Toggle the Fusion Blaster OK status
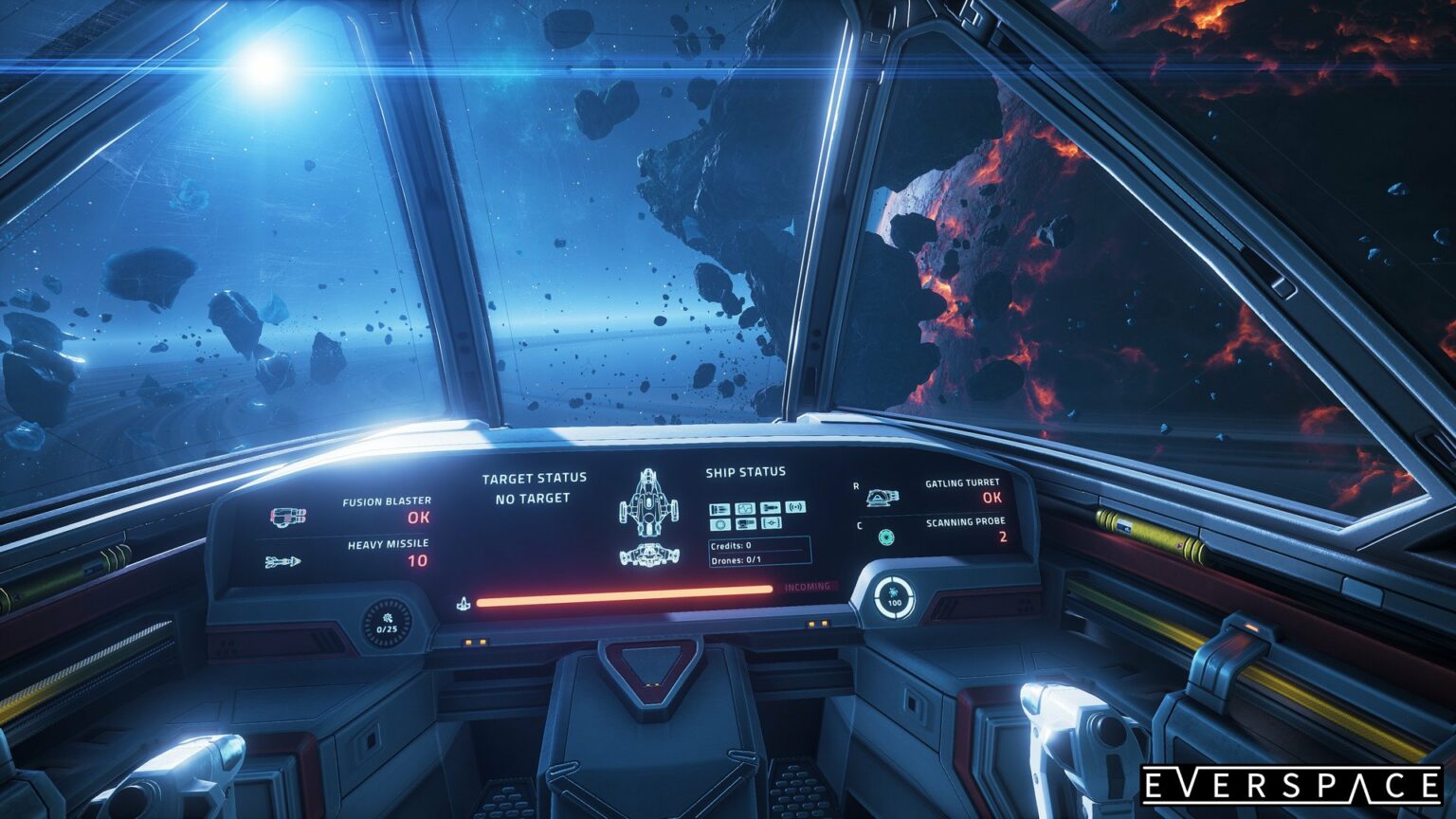The height and width of the screenshot is (819, 1456). tap(418, 518)
